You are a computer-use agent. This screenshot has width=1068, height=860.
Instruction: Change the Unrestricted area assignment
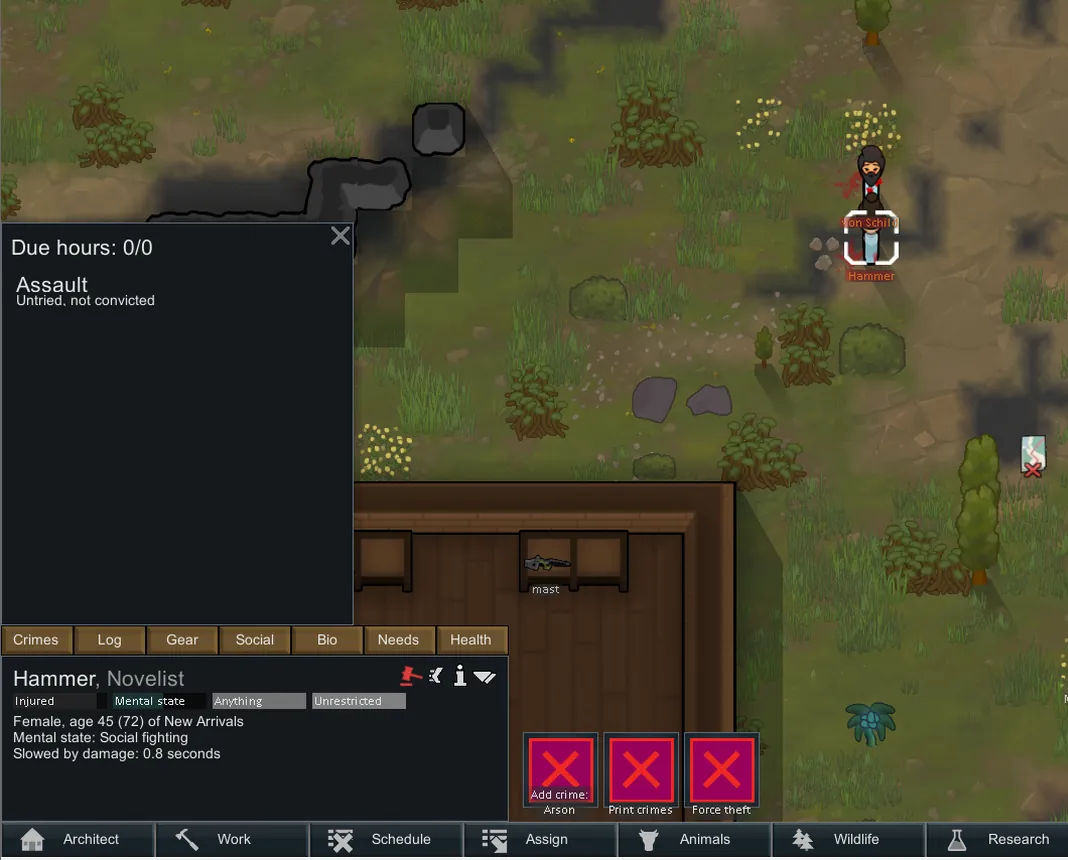(x=359, y=701)
